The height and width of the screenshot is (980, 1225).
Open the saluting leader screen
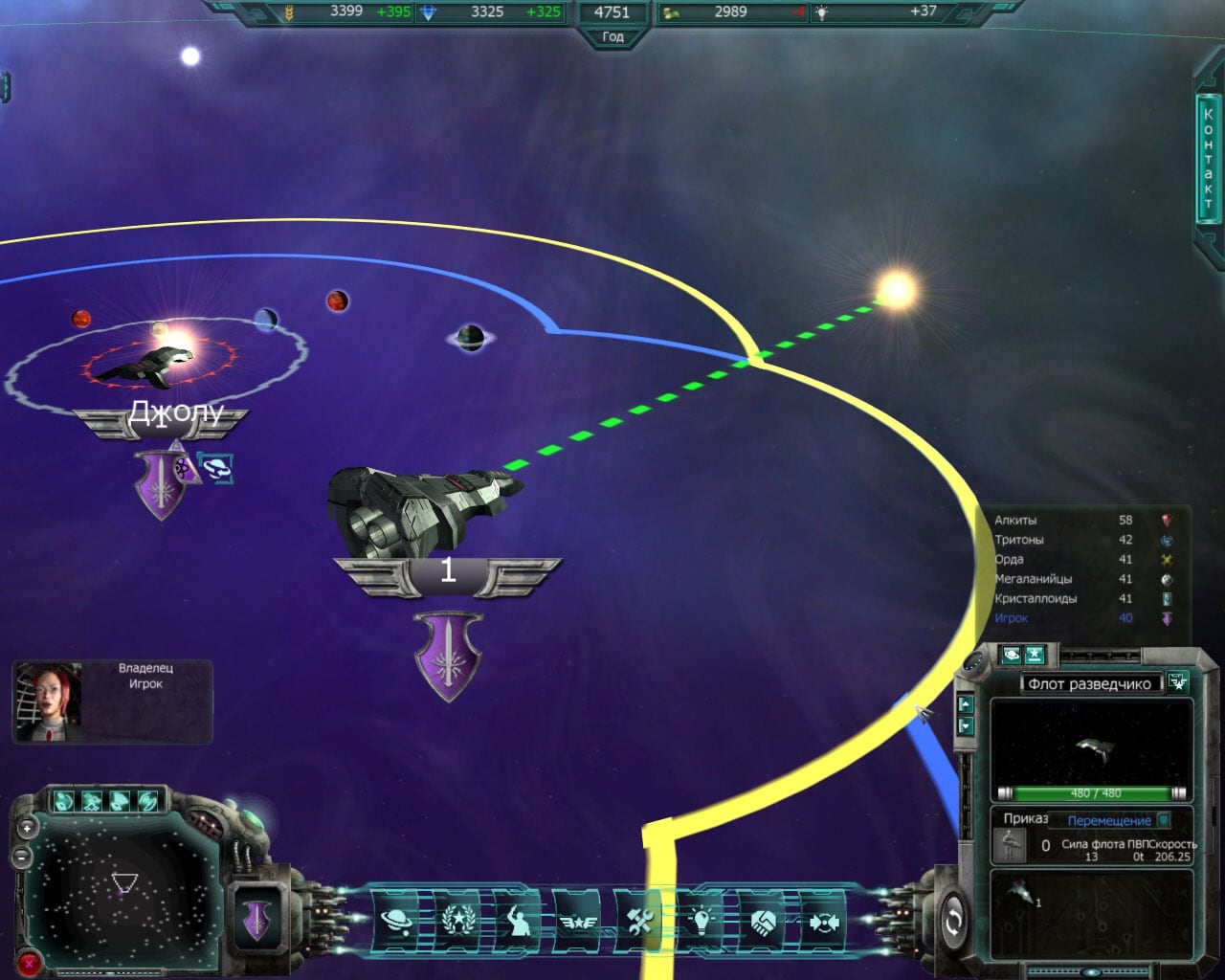pyautogui.click(x=518, y=921)
